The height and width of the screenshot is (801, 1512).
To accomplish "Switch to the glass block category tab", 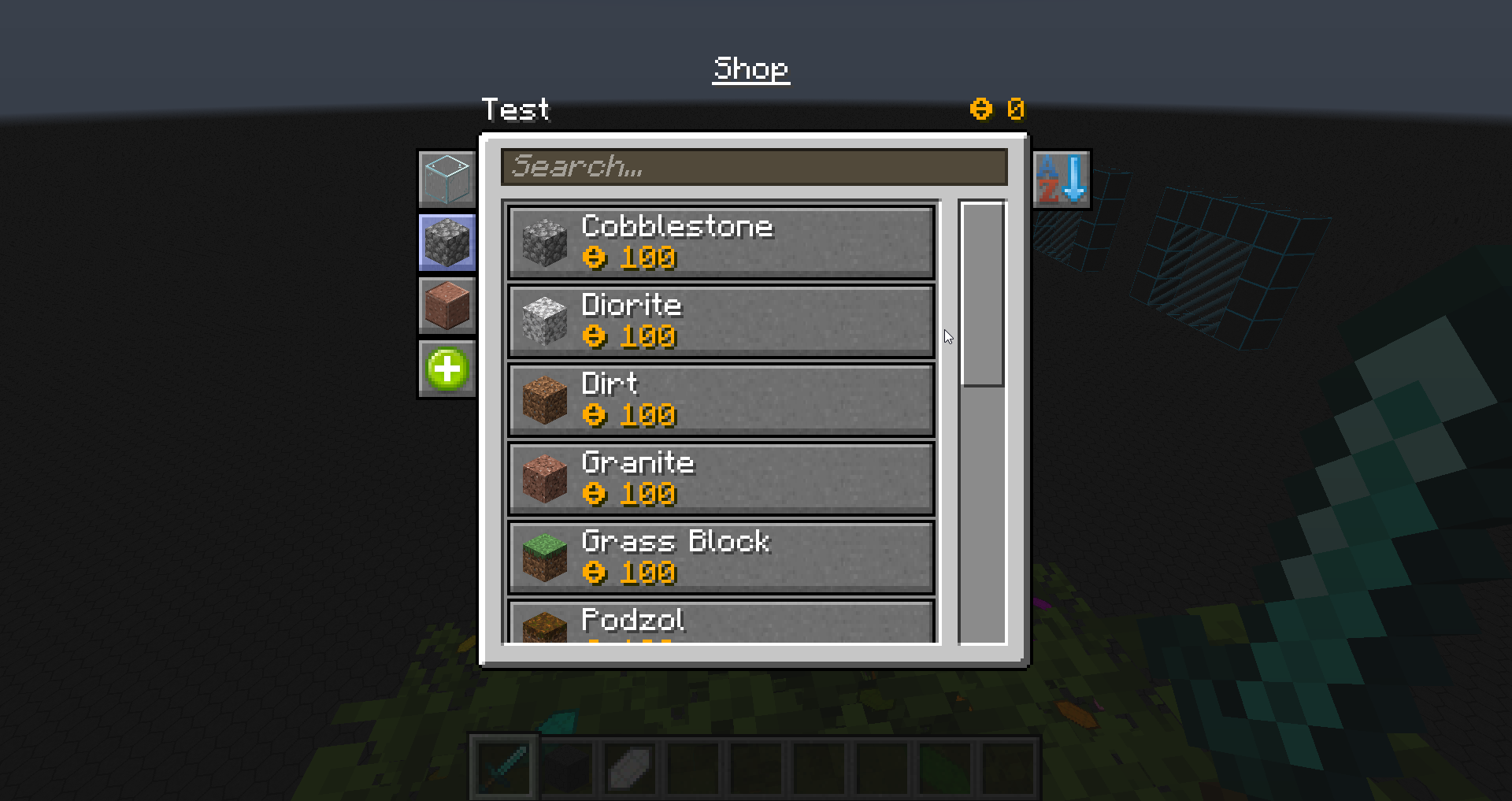I will [447, 180].
